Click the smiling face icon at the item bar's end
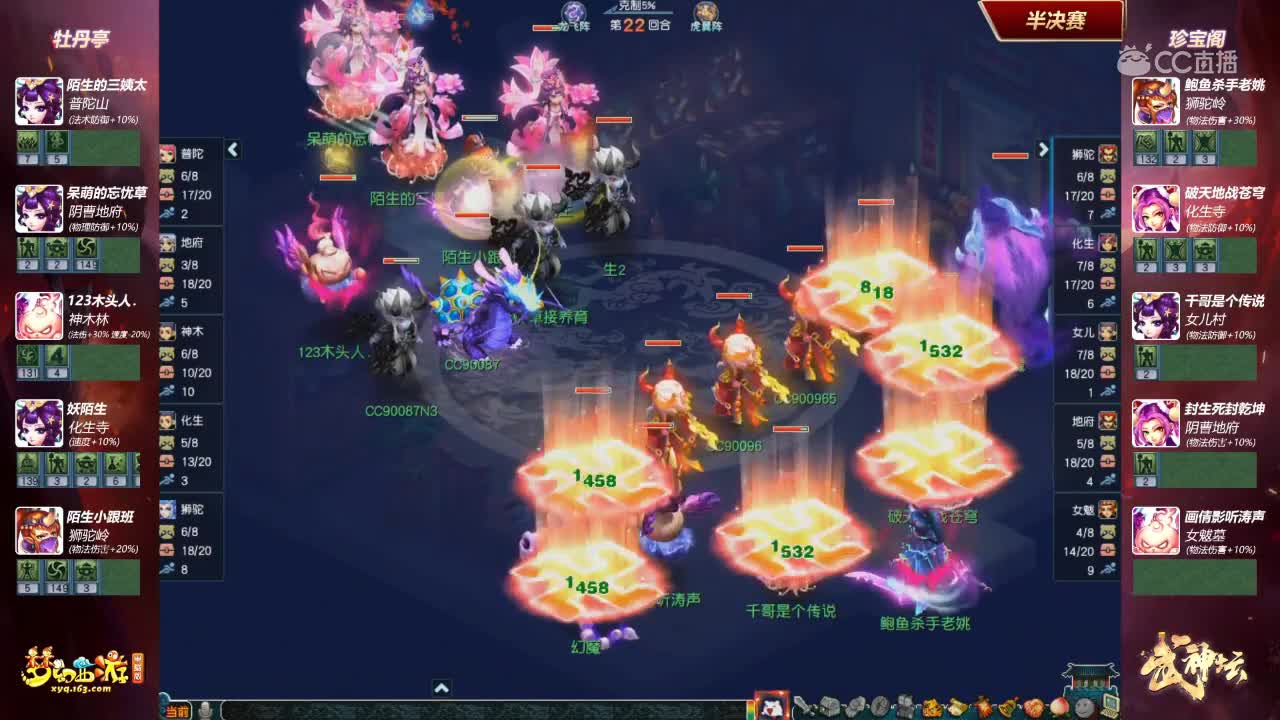This screenshot has width=1280, height=720. tap(1084, 706)
